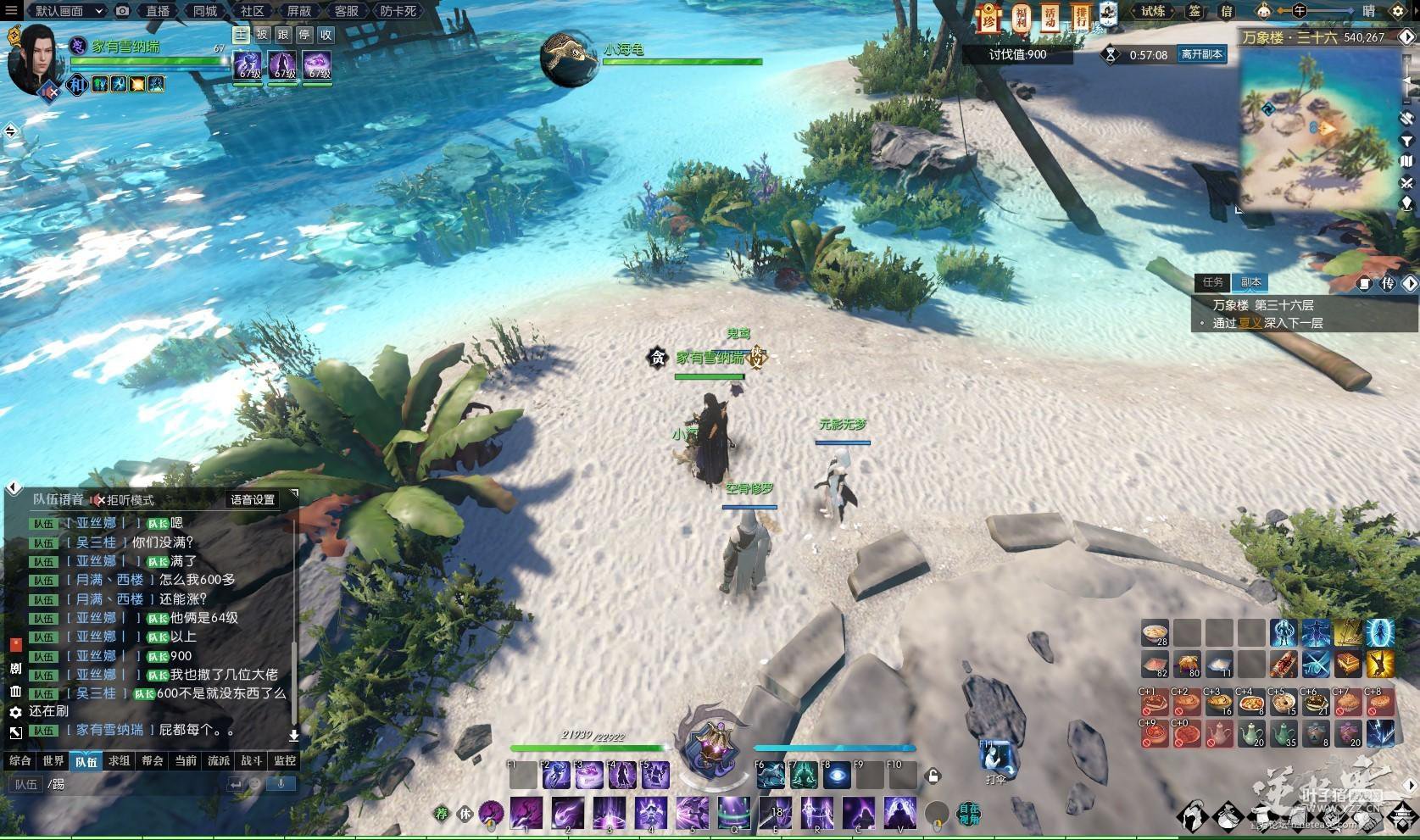Viewport: 1420px width, 840px height.
Task: Open 语音设置 voice settings
Action: click(253, 499)
